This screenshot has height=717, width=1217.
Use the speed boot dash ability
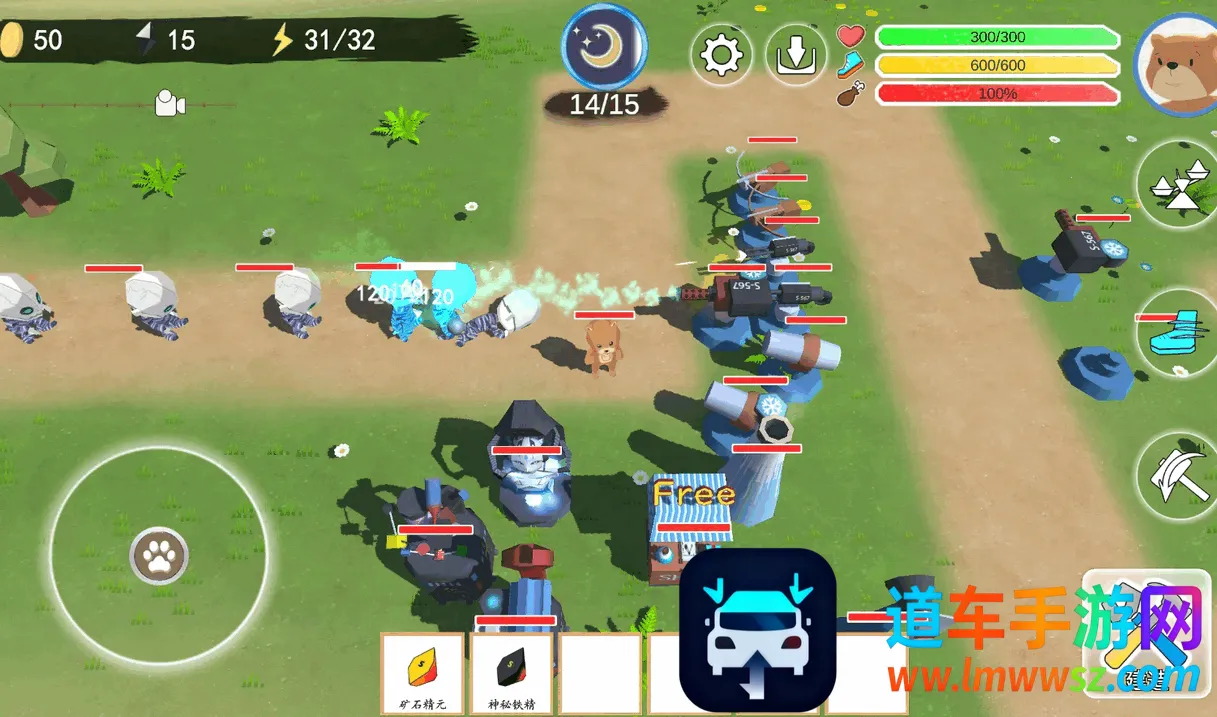pos(1177,333)
